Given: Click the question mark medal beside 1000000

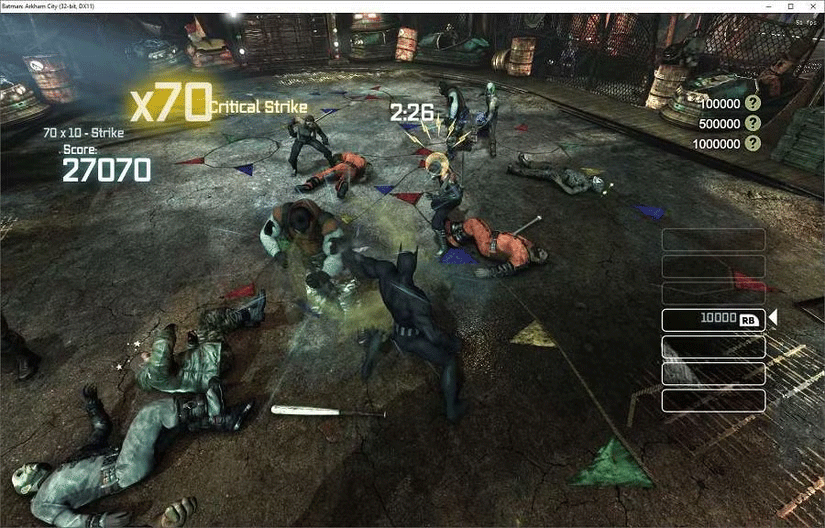Looking at the screenshot, I should tap(752, 144).
